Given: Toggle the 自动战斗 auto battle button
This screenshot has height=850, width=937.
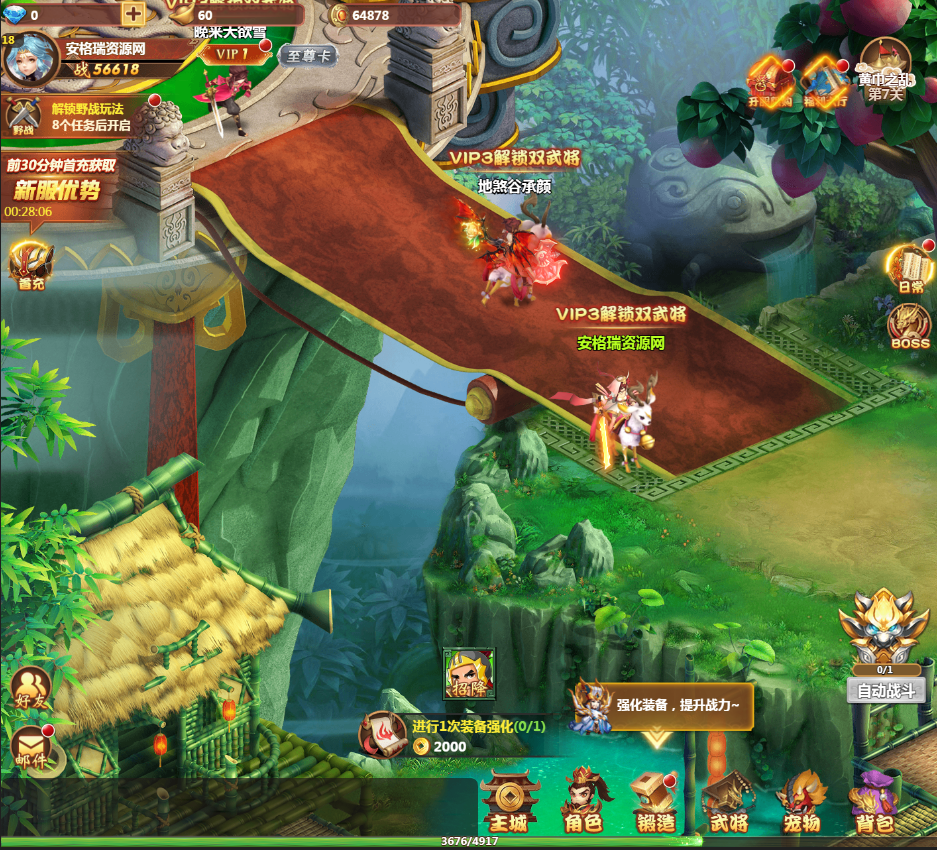Looking at the screenshot, I should point(885,690).
